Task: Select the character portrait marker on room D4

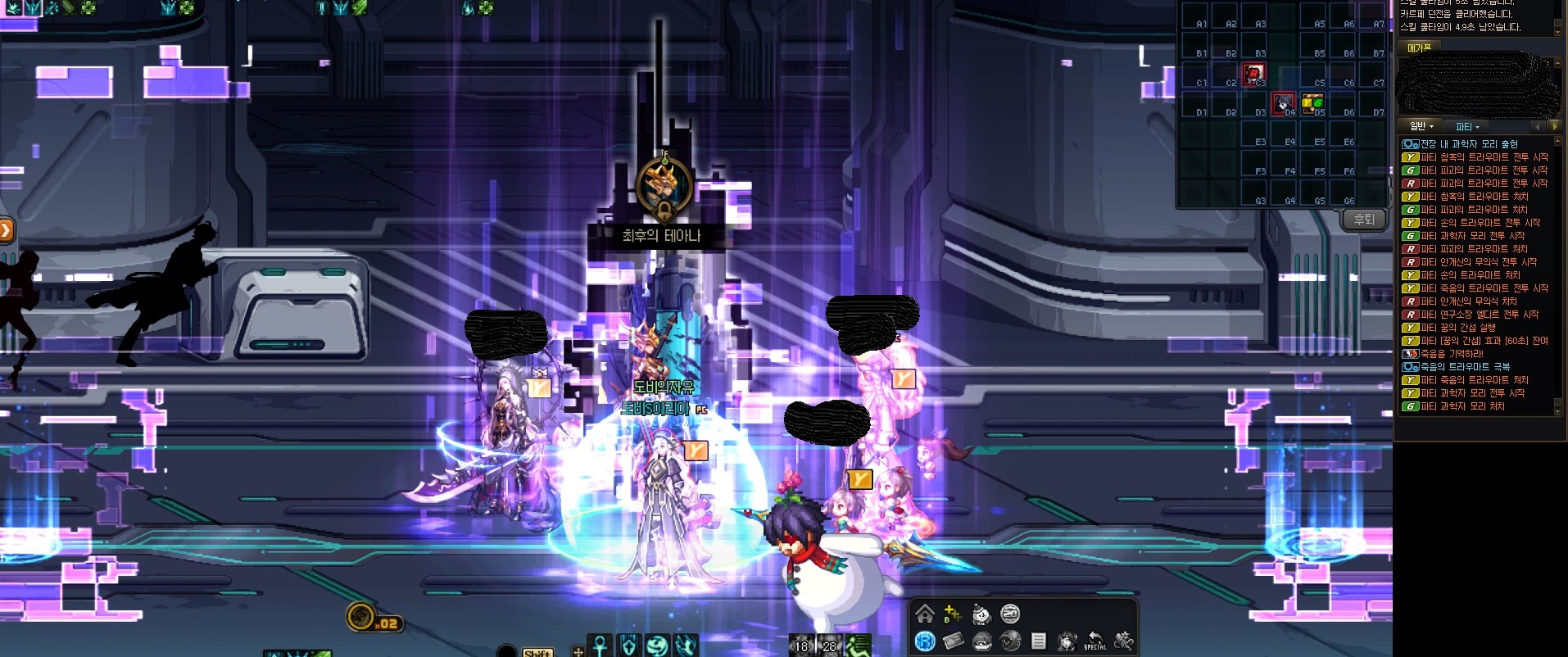Action: pos(1283,103)
